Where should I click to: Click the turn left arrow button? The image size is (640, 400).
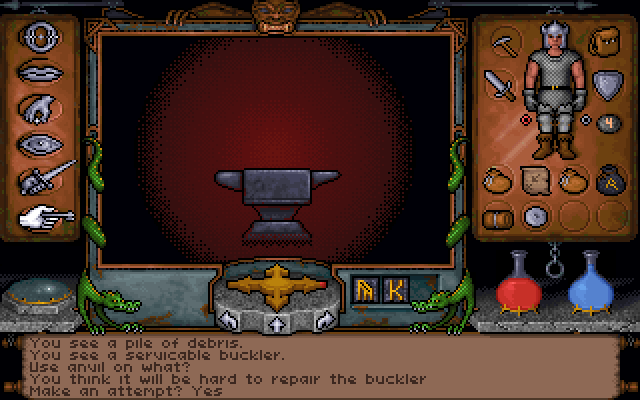click(229, 319)
